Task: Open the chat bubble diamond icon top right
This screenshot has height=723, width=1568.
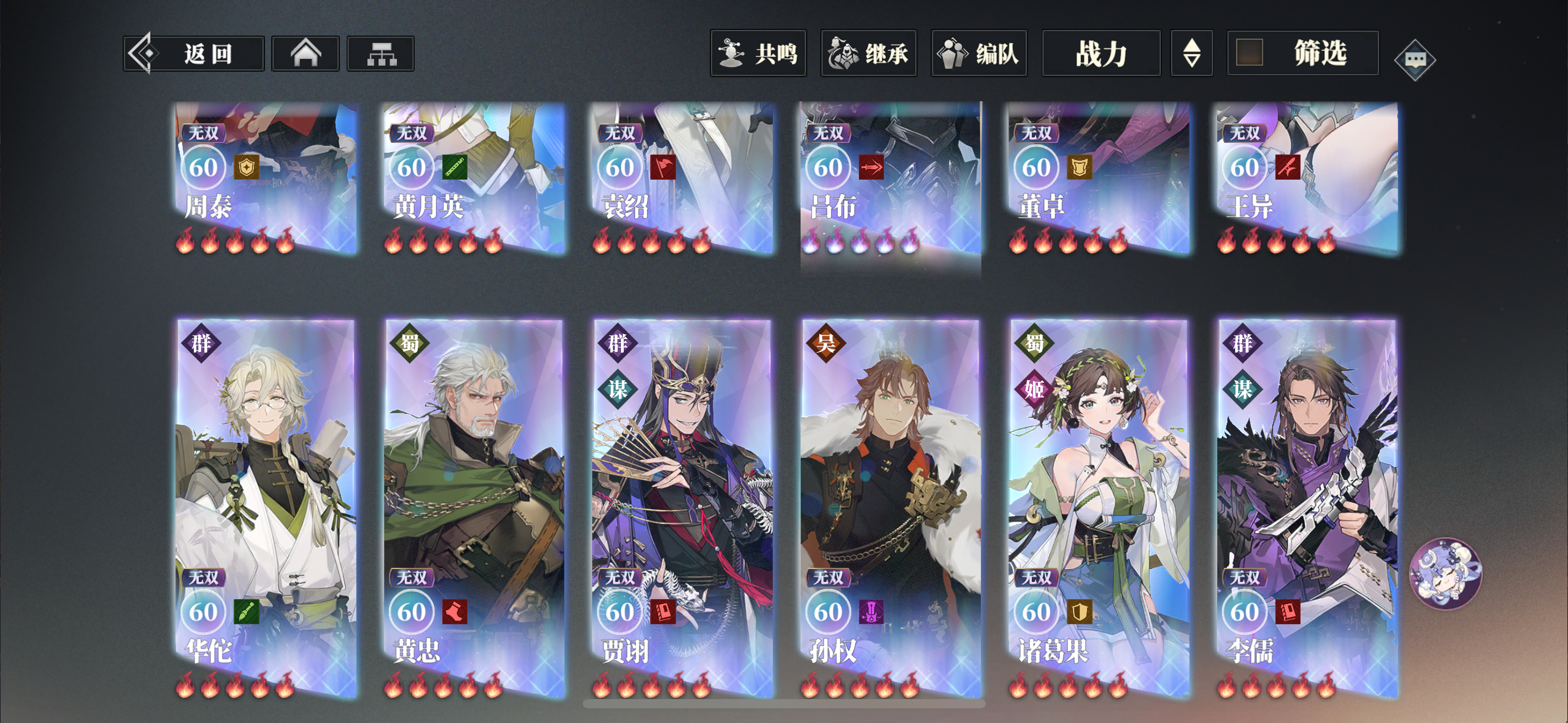Action: (x=1416, y=59)
